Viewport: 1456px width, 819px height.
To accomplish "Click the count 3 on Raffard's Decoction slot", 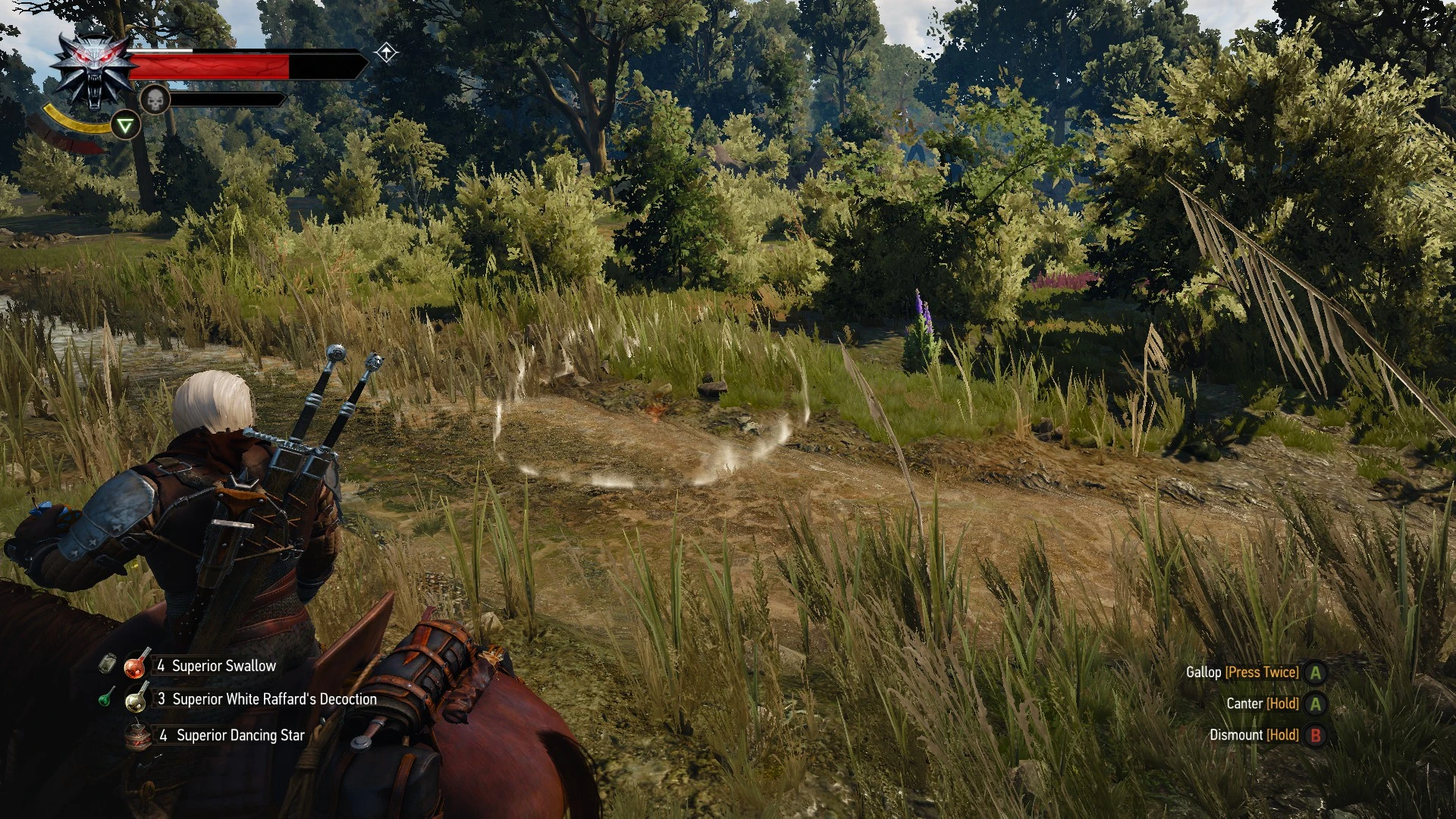I will click(x=162, y=699).
